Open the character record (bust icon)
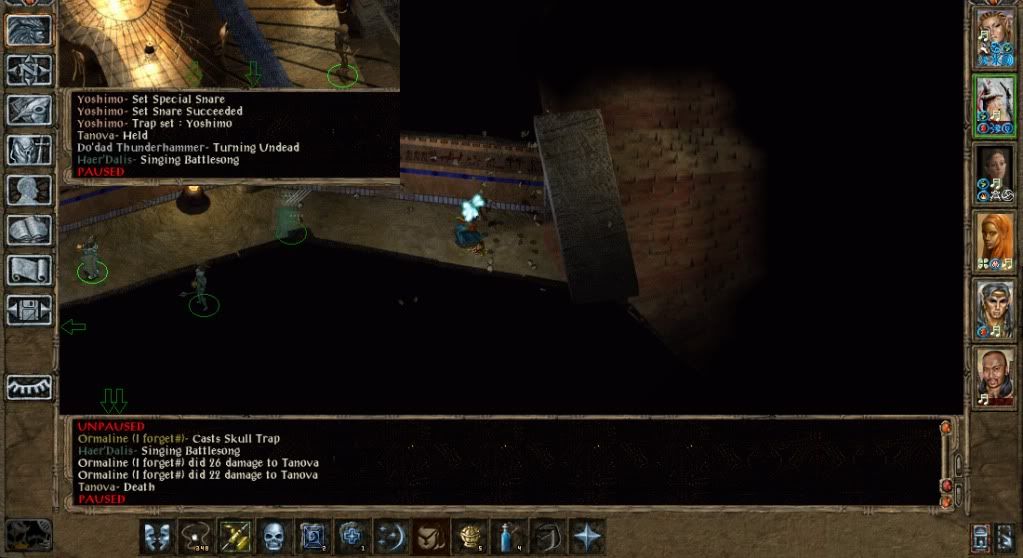1023x558 pixels. (x=29, y=190)
